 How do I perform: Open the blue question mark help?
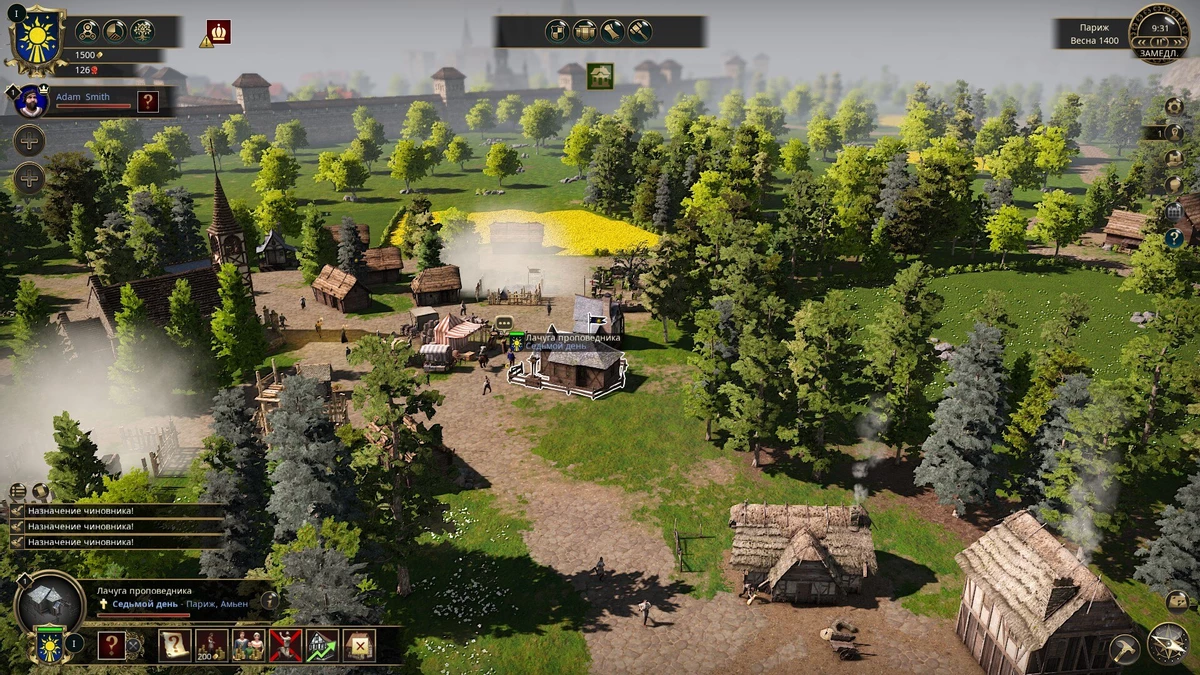[x=1174, y=238]
